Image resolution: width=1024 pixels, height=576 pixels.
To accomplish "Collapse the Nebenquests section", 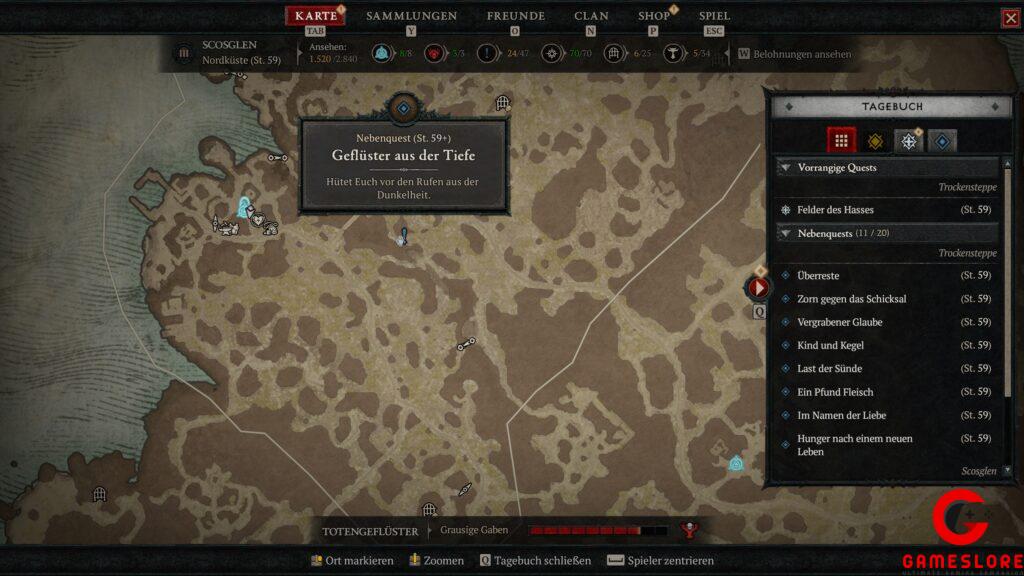I will click(786, 233).
